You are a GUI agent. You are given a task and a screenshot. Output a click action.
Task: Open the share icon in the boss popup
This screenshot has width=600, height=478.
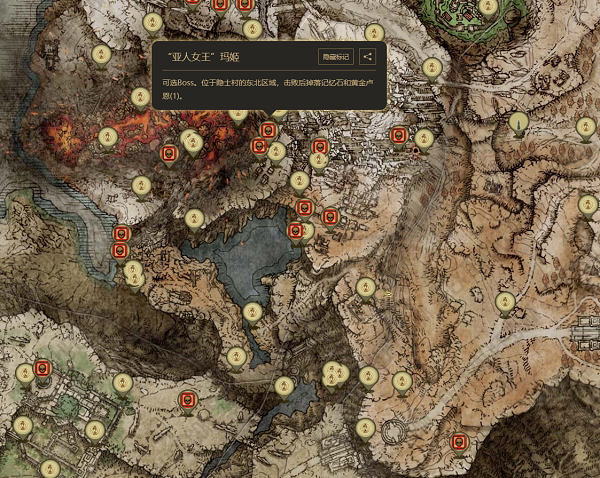(x=368, y=57)
